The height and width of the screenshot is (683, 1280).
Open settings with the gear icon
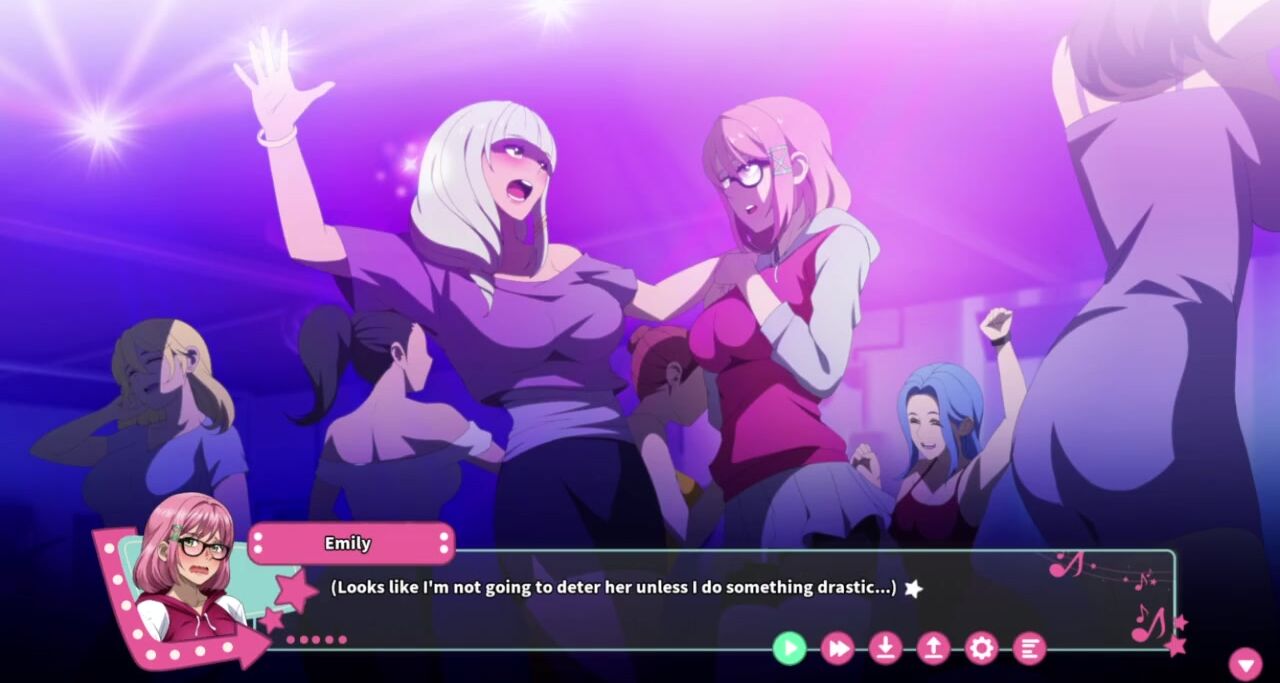click(x=981, y=648)
